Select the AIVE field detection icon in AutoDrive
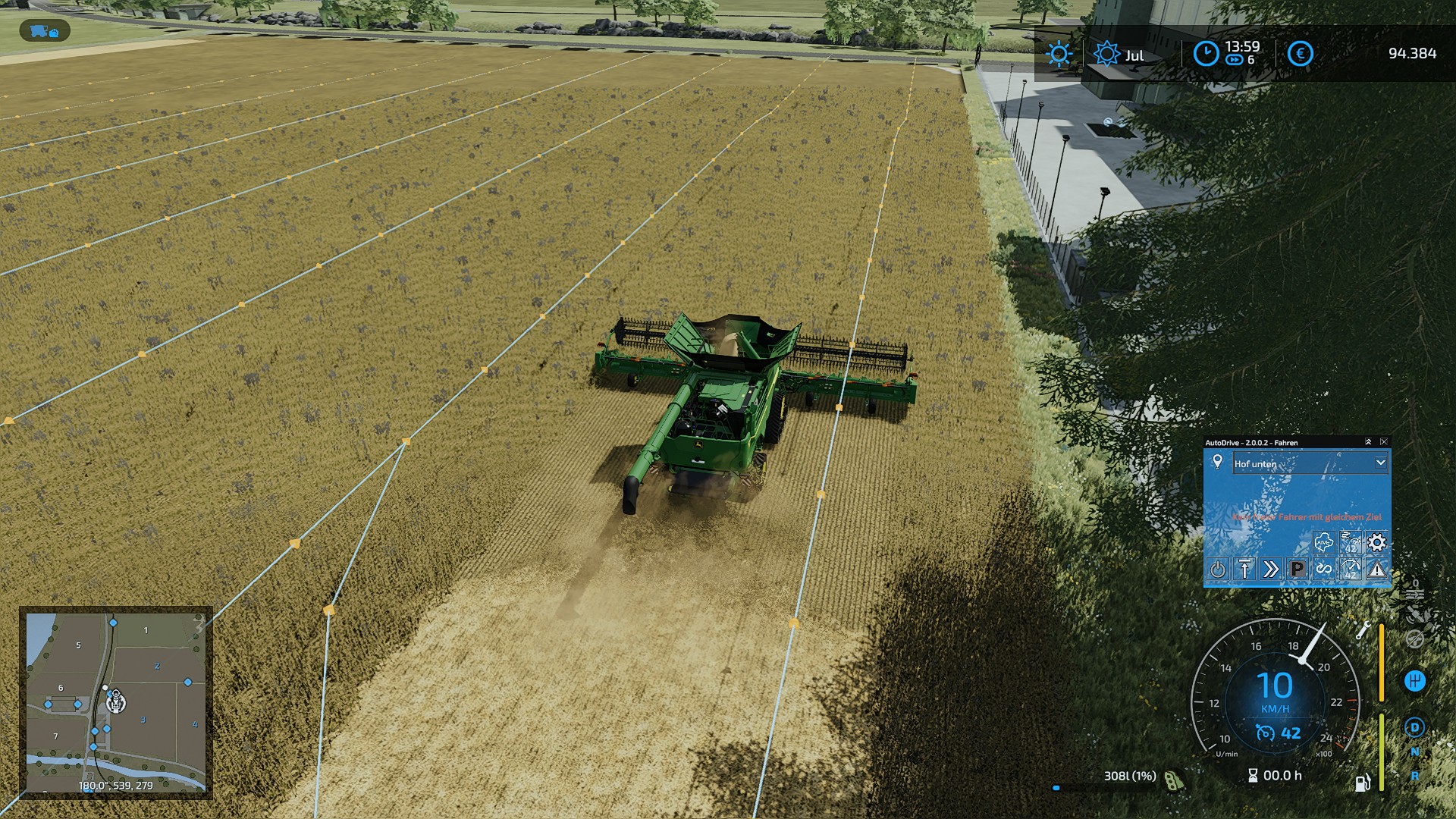The image size is (1456, 819). point(1324,541)
